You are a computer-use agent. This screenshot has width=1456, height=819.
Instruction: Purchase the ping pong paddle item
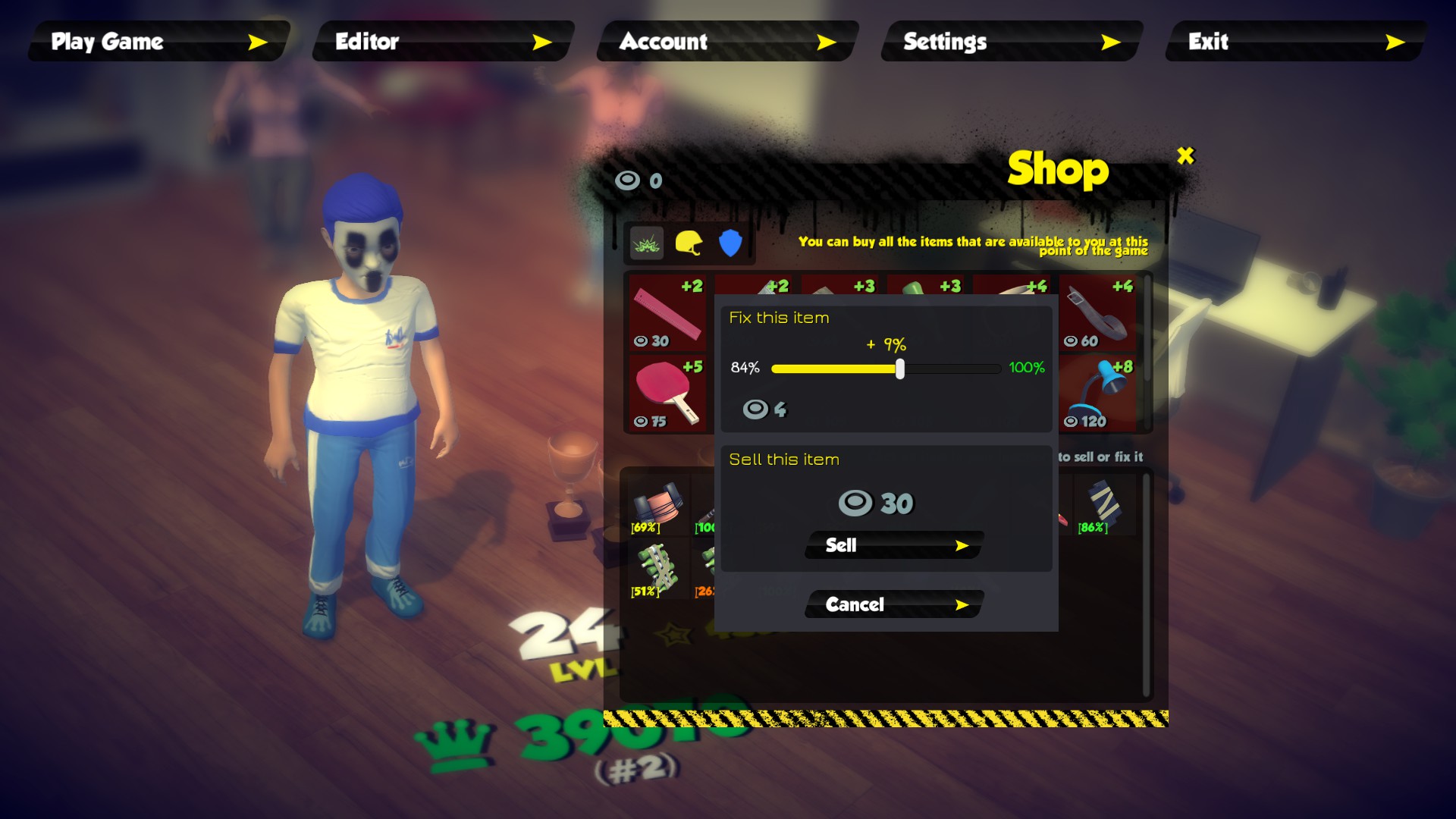pyautogui.click(x=666, y=391)
